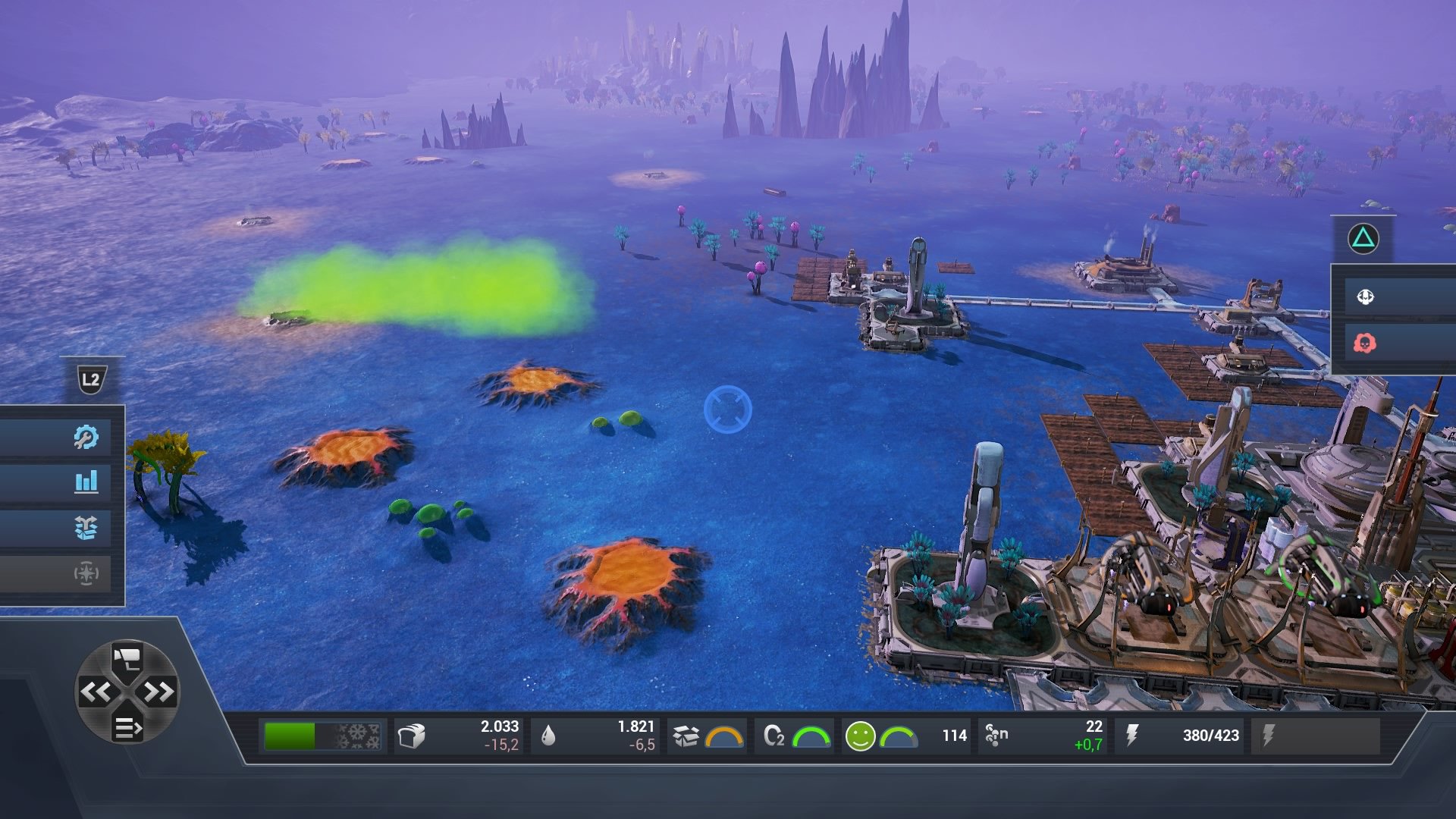This screenshot has height=819, width=1456.
Task: Open the resource trade box icon
Action: click(87, 529)
